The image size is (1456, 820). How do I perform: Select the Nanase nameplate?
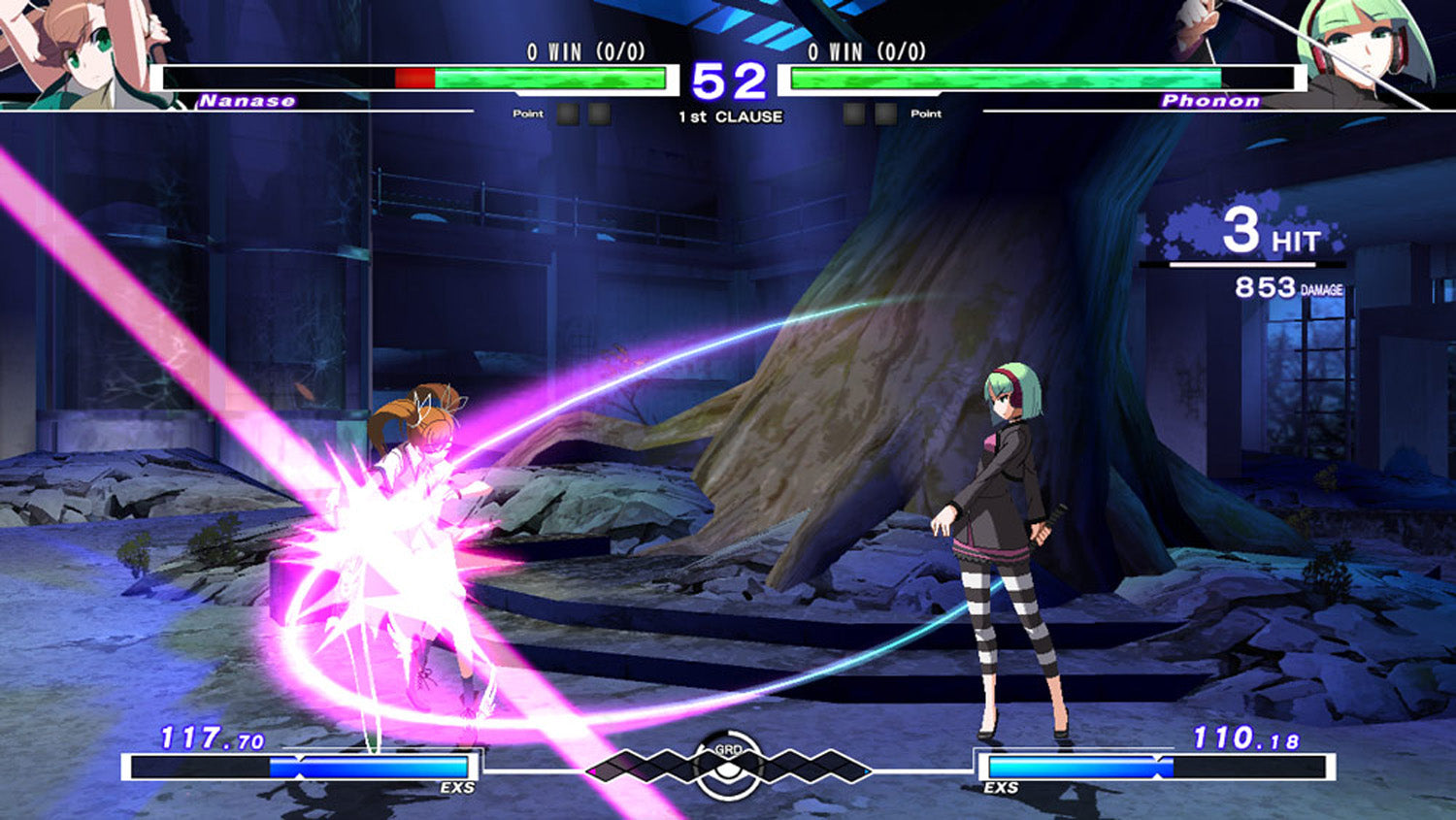point(248,99)
